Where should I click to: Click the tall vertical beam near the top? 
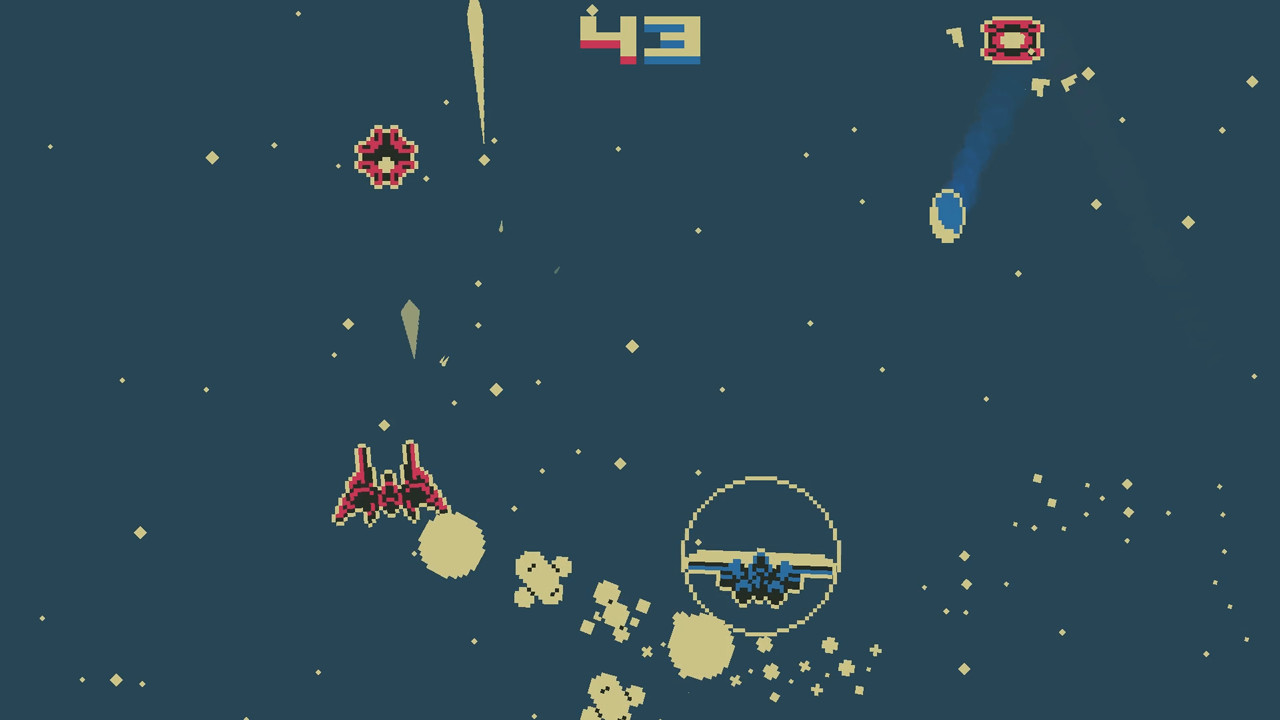coord(478,70)
